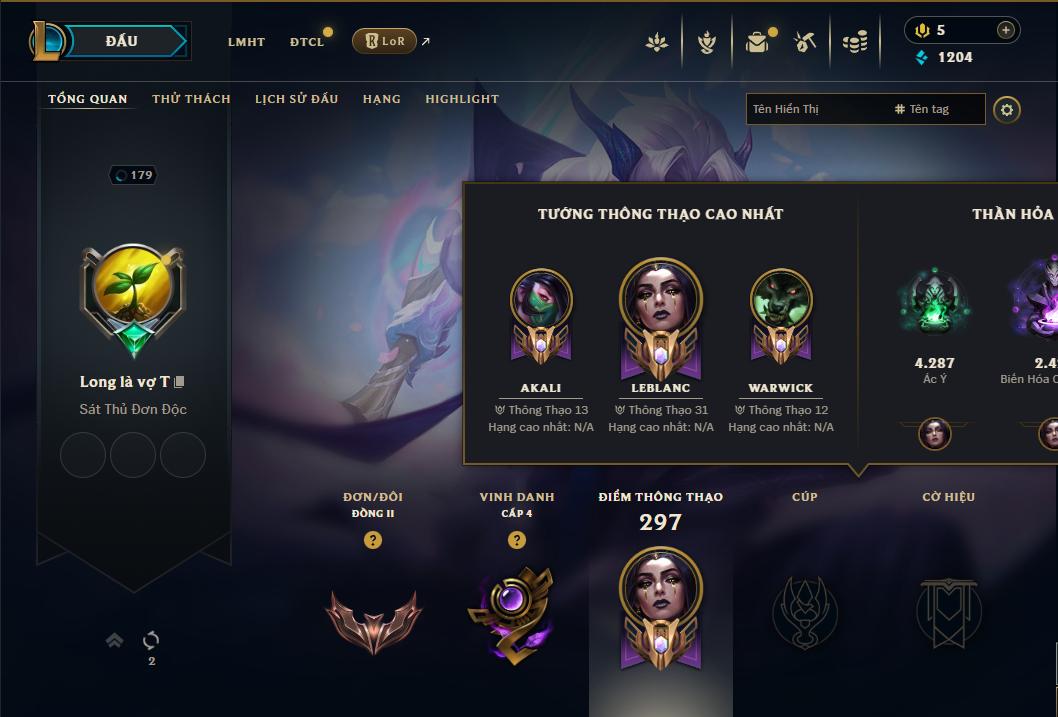This screenshot has height=717, width=1058.
Task: Select the Tổng Quan tab
Action: click(x=88, y=99)
